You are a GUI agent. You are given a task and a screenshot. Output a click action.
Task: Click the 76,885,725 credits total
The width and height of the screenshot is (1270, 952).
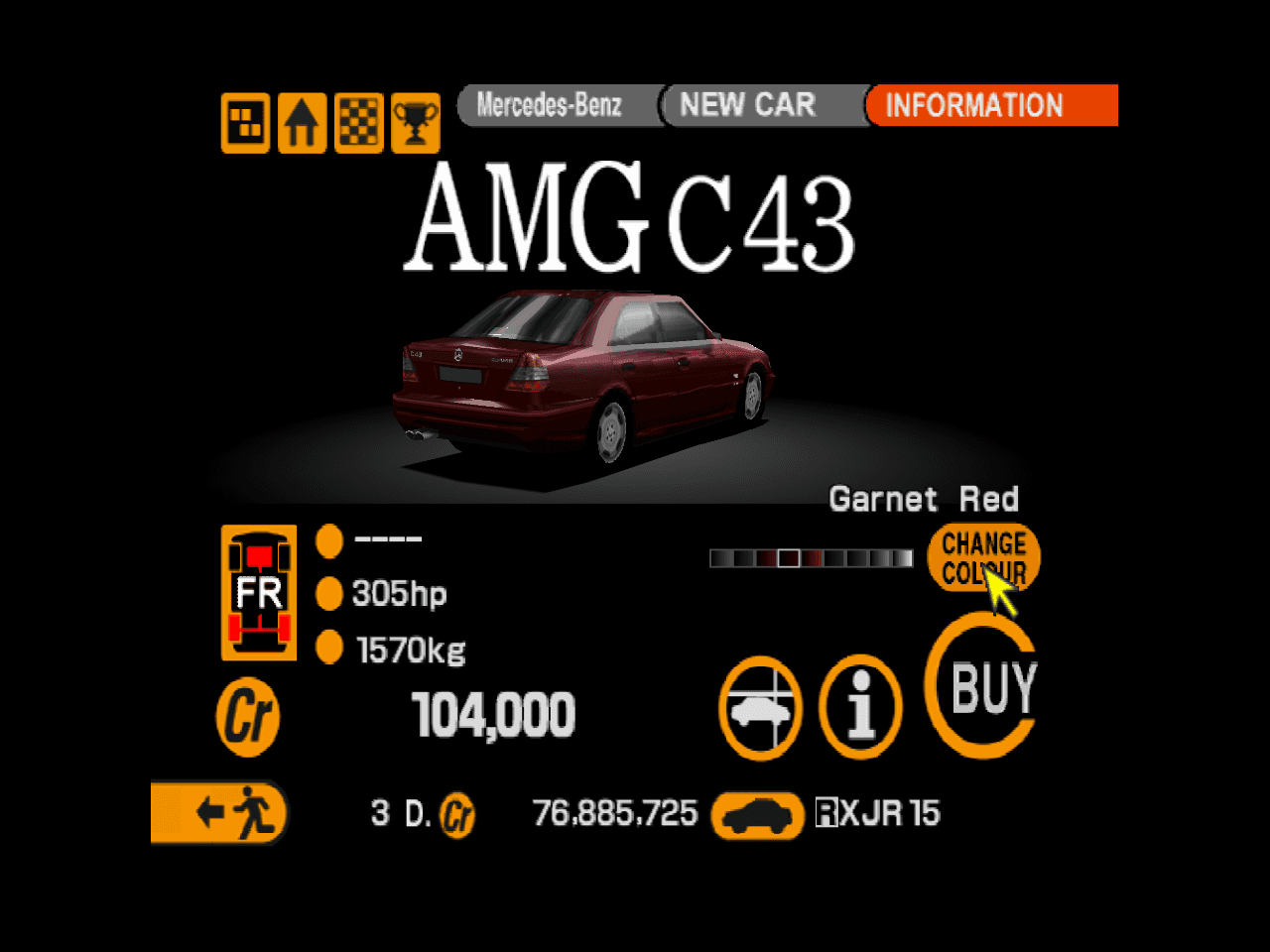tap(615, 813)
